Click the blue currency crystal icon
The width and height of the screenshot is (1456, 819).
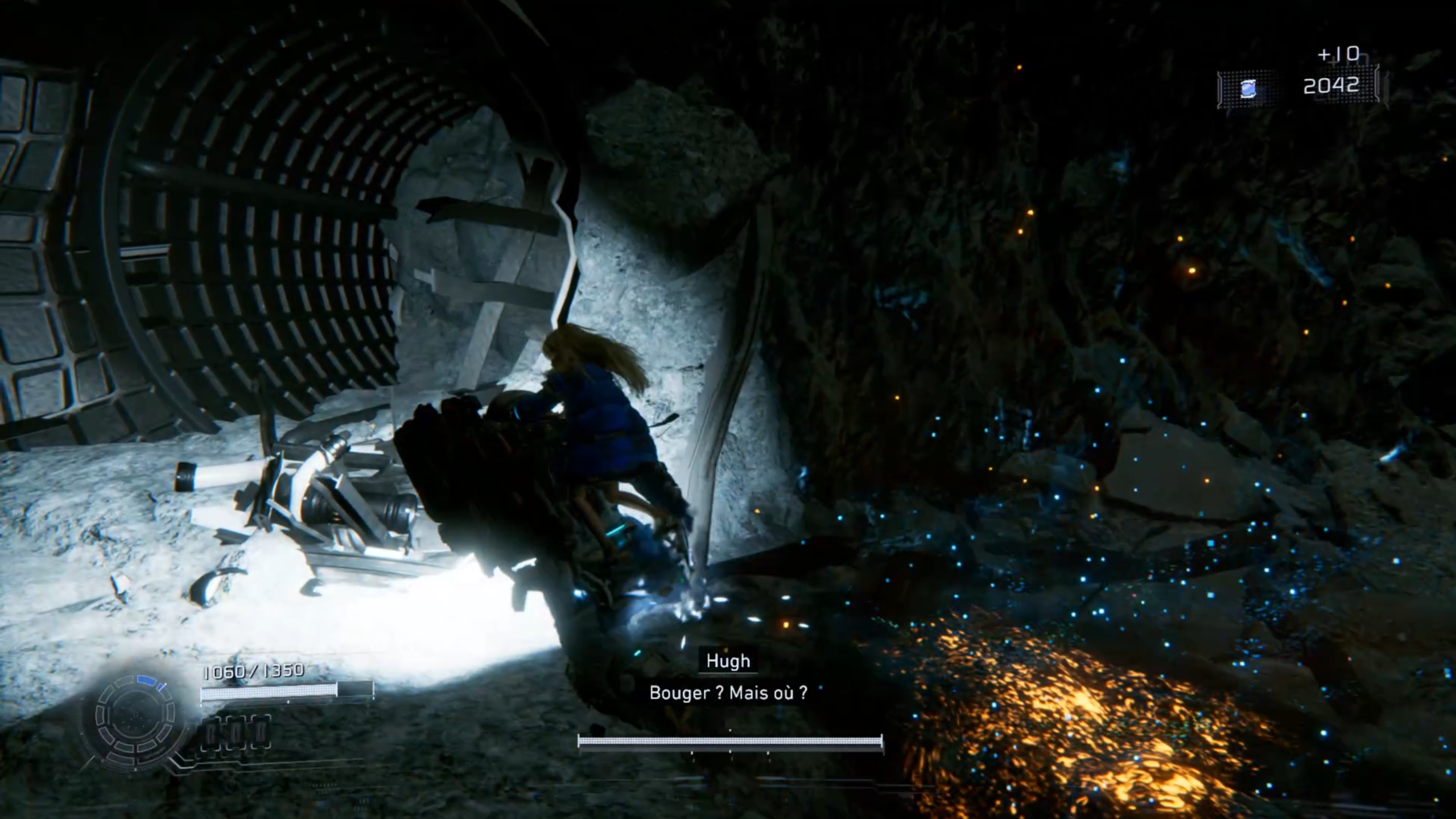click(x=1247, y=89)
